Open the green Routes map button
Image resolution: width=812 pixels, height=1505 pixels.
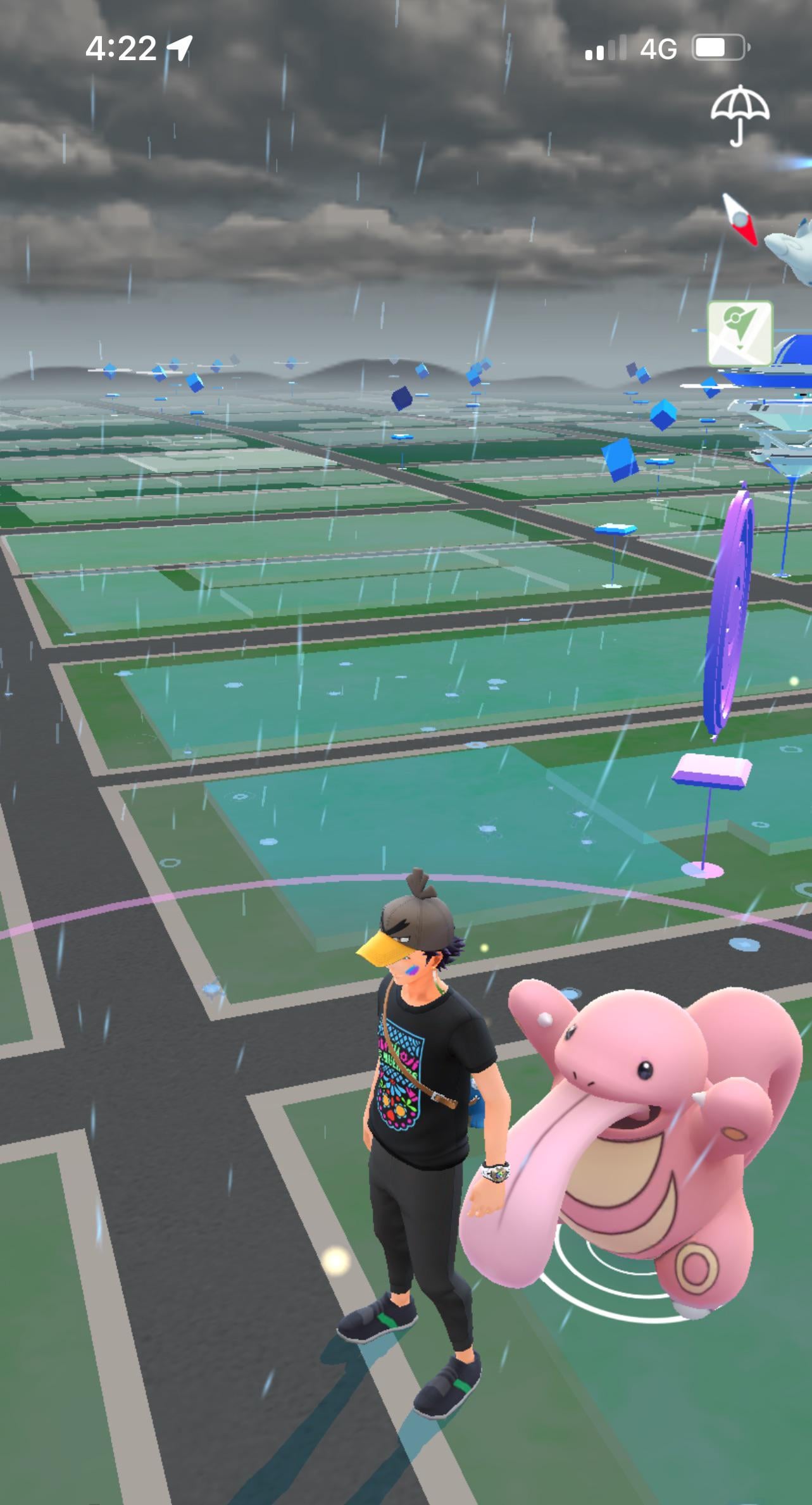739,333
